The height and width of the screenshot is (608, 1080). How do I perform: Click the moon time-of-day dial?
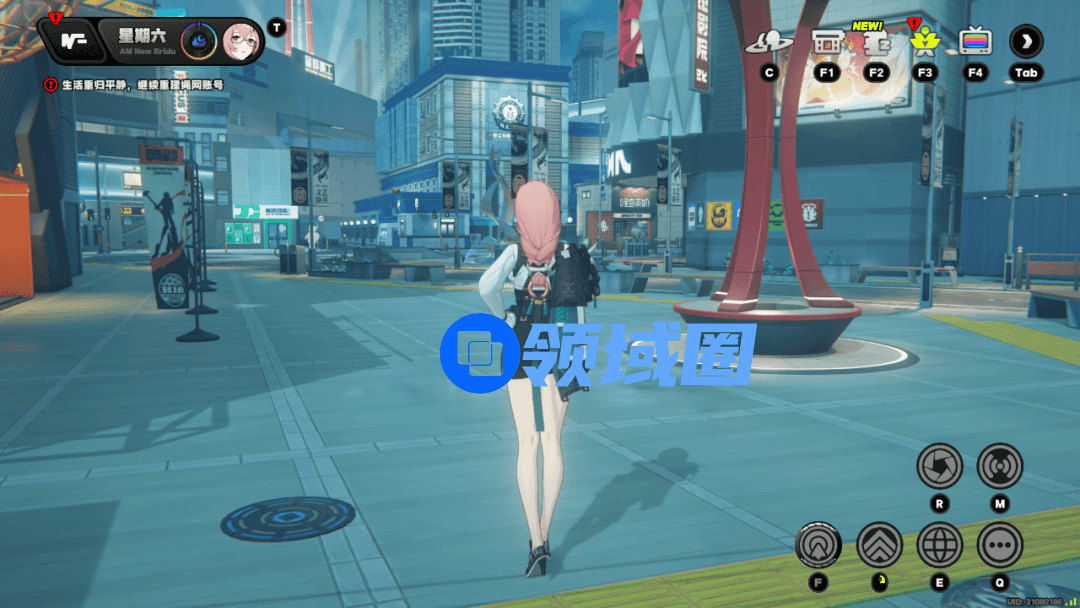coord(200,41)
